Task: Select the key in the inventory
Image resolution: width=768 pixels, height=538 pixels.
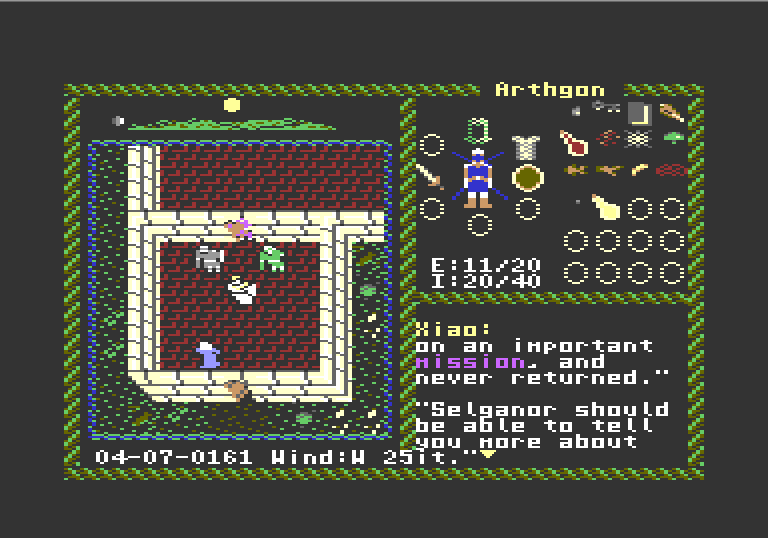Action: tap(605, 108)
